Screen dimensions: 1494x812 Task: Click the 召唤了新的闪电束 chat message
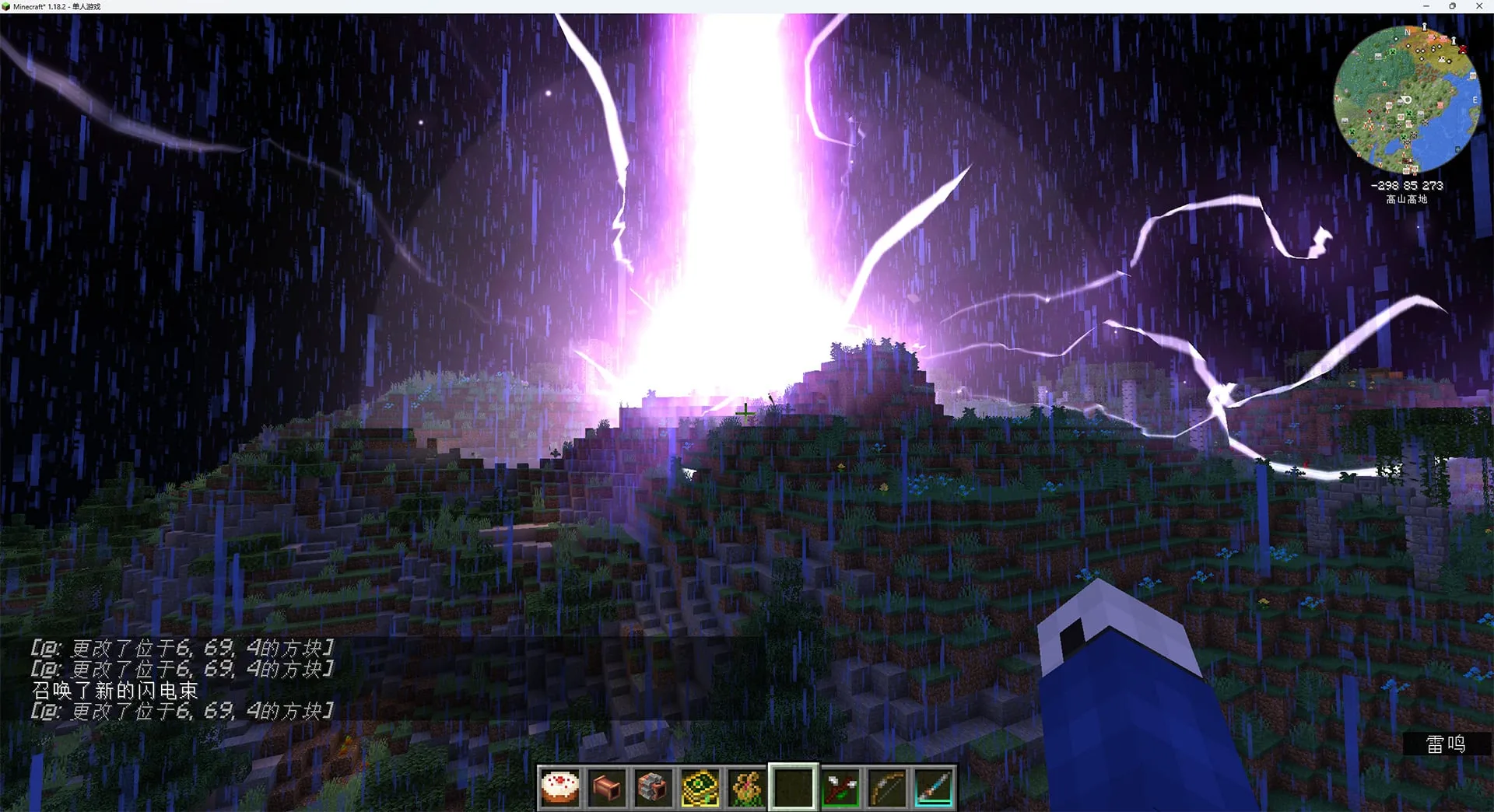click(x=114, y=690)
